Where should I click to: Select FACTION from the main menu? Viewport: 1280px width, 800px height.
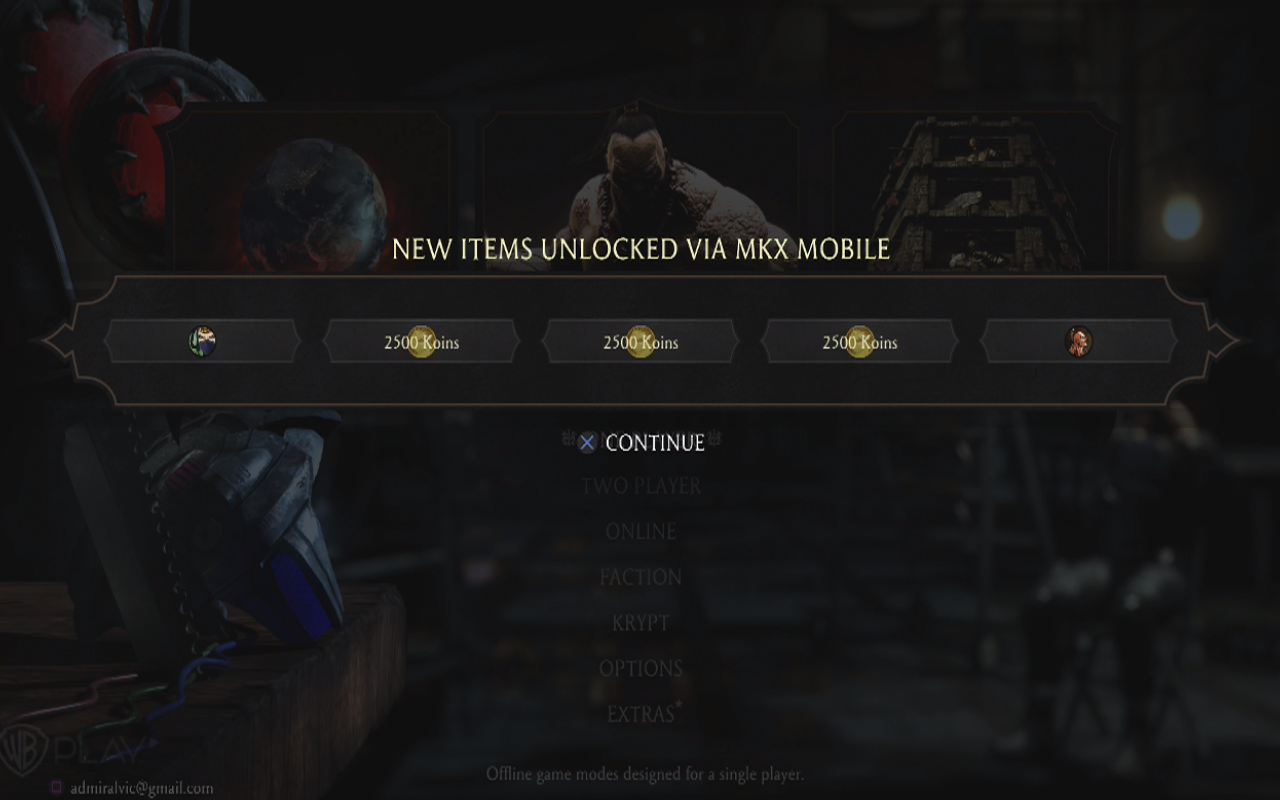tap(639, 577)
